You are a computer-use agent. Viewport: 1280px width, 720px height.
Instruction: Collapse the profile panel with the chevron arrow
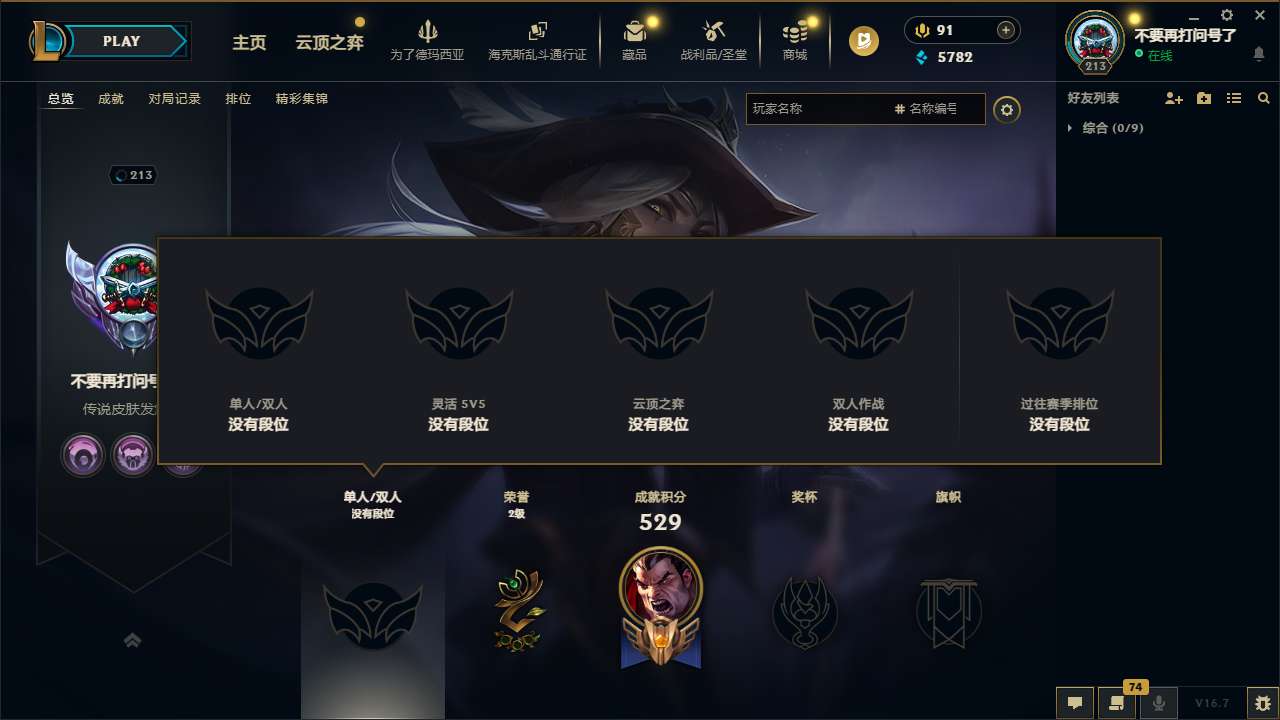coord(133,639)
